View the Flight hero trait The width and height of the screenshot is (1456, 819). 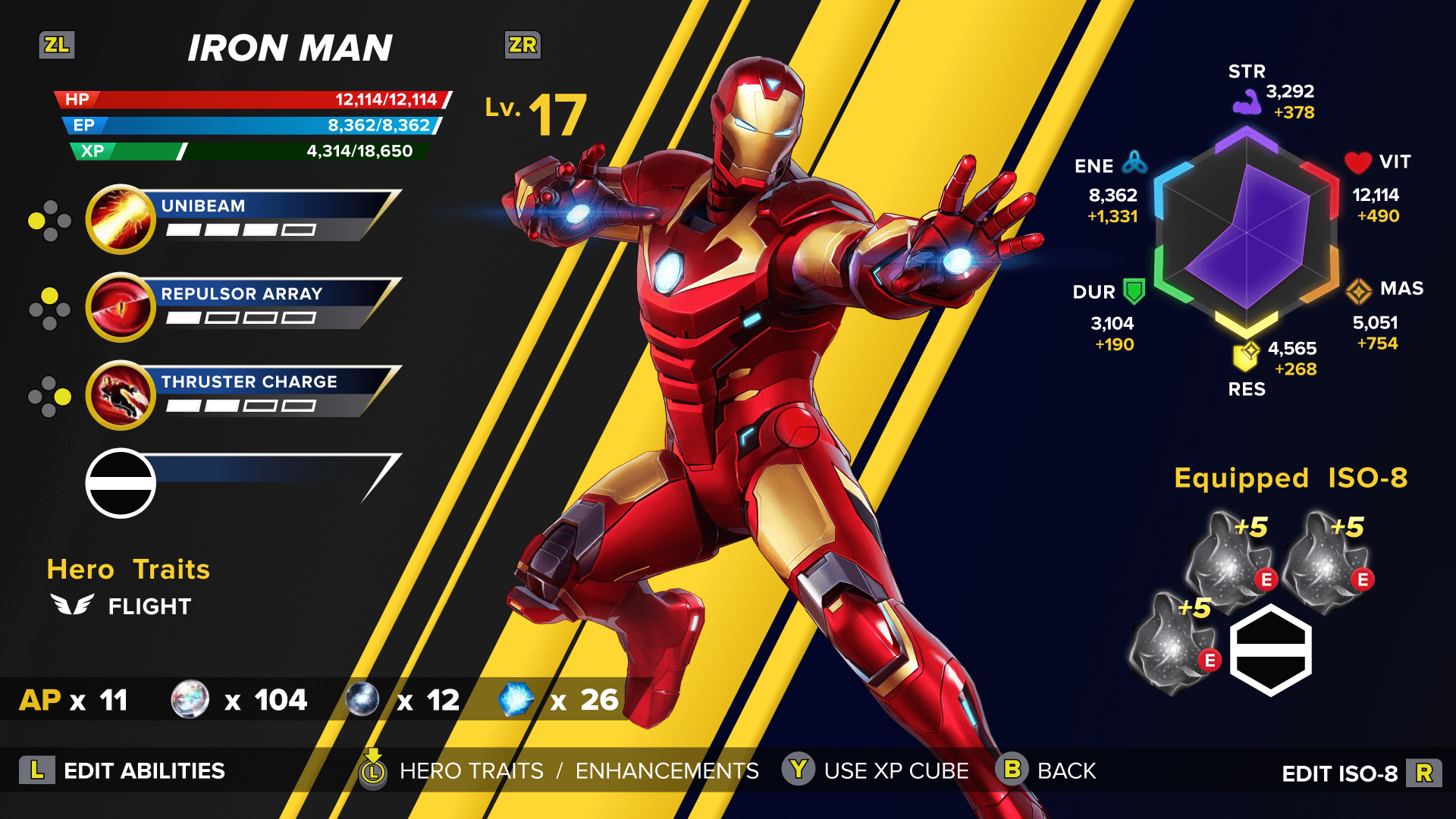121,606
